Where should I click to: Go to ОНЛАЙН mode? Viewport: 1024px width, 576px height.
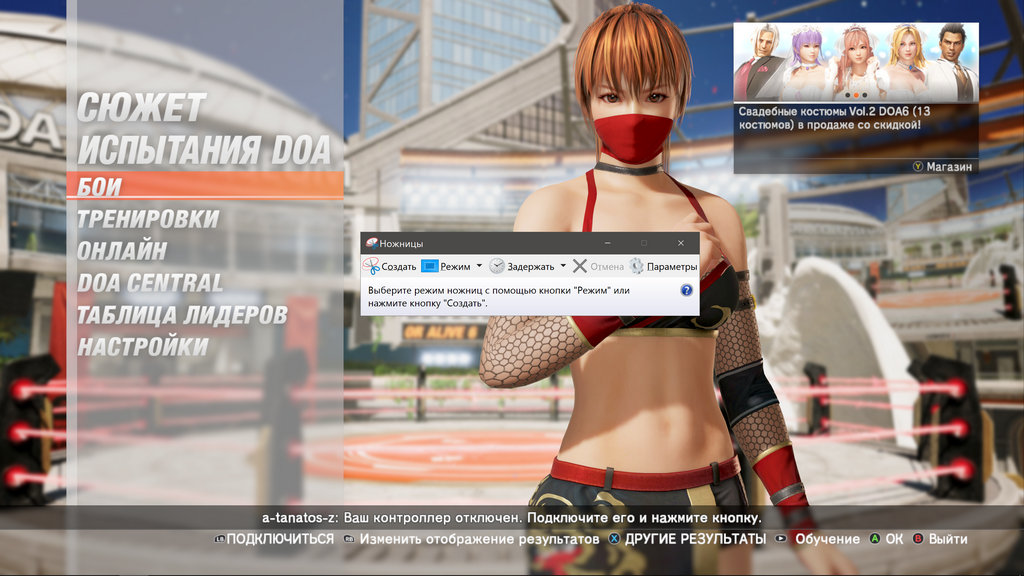[122, 250]
